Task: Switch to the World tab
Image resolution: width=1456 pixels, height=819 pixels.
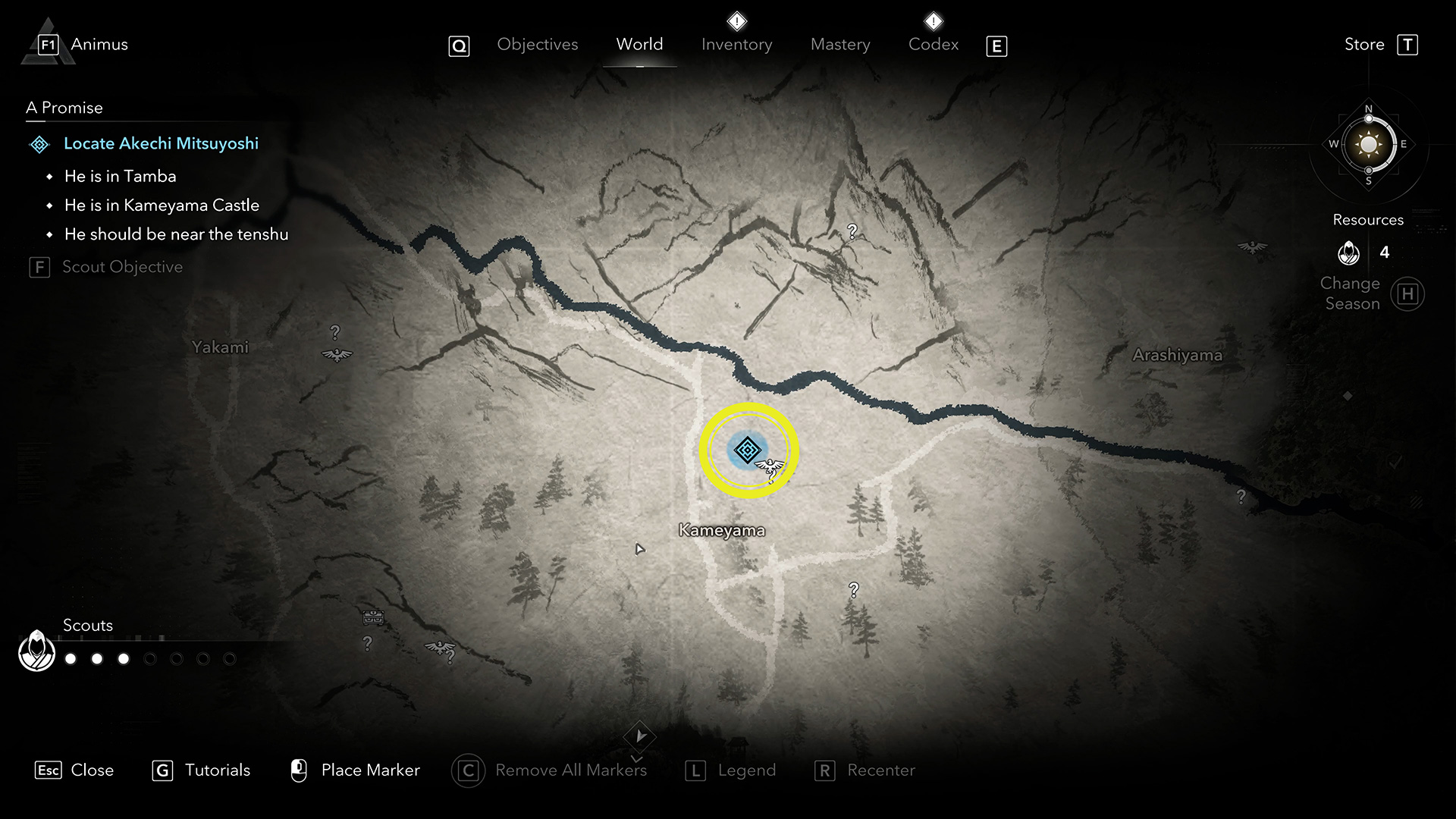Action: pos(639,45)
